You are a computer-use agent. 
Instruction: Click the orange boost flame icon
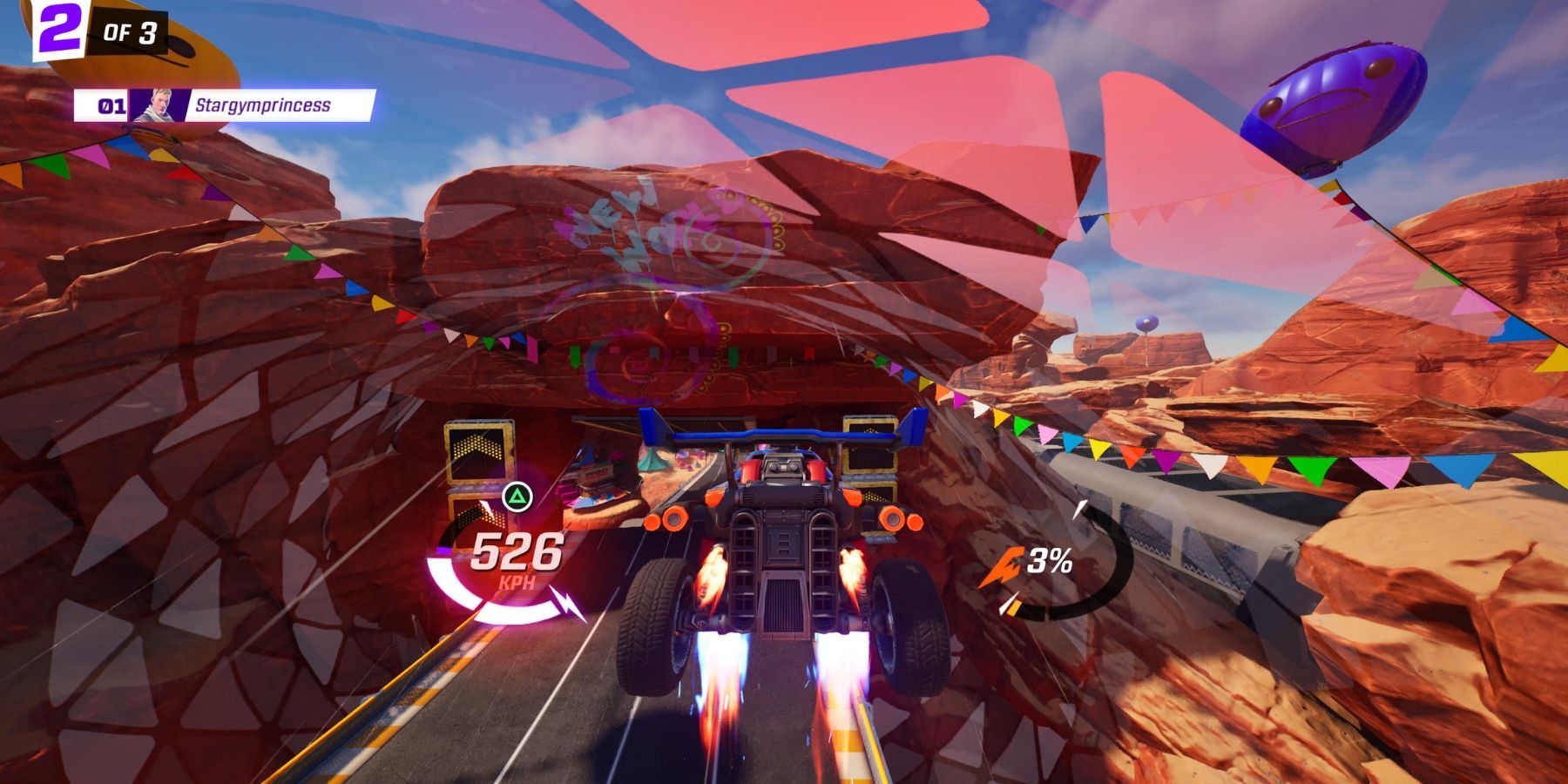(x=1005, y=565)
